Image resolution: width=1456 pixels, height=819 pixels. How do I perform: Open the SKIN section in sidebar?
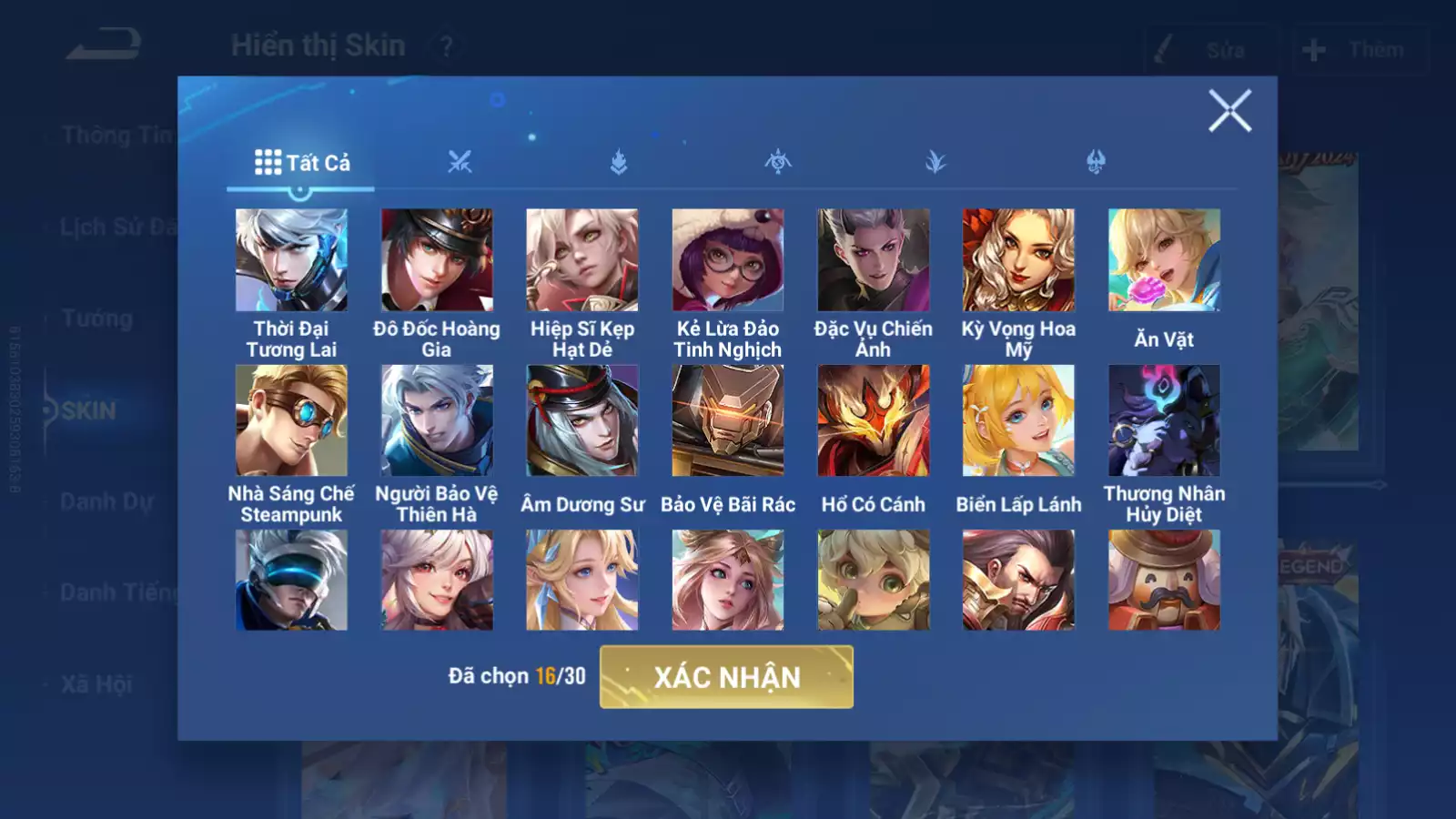88,410
